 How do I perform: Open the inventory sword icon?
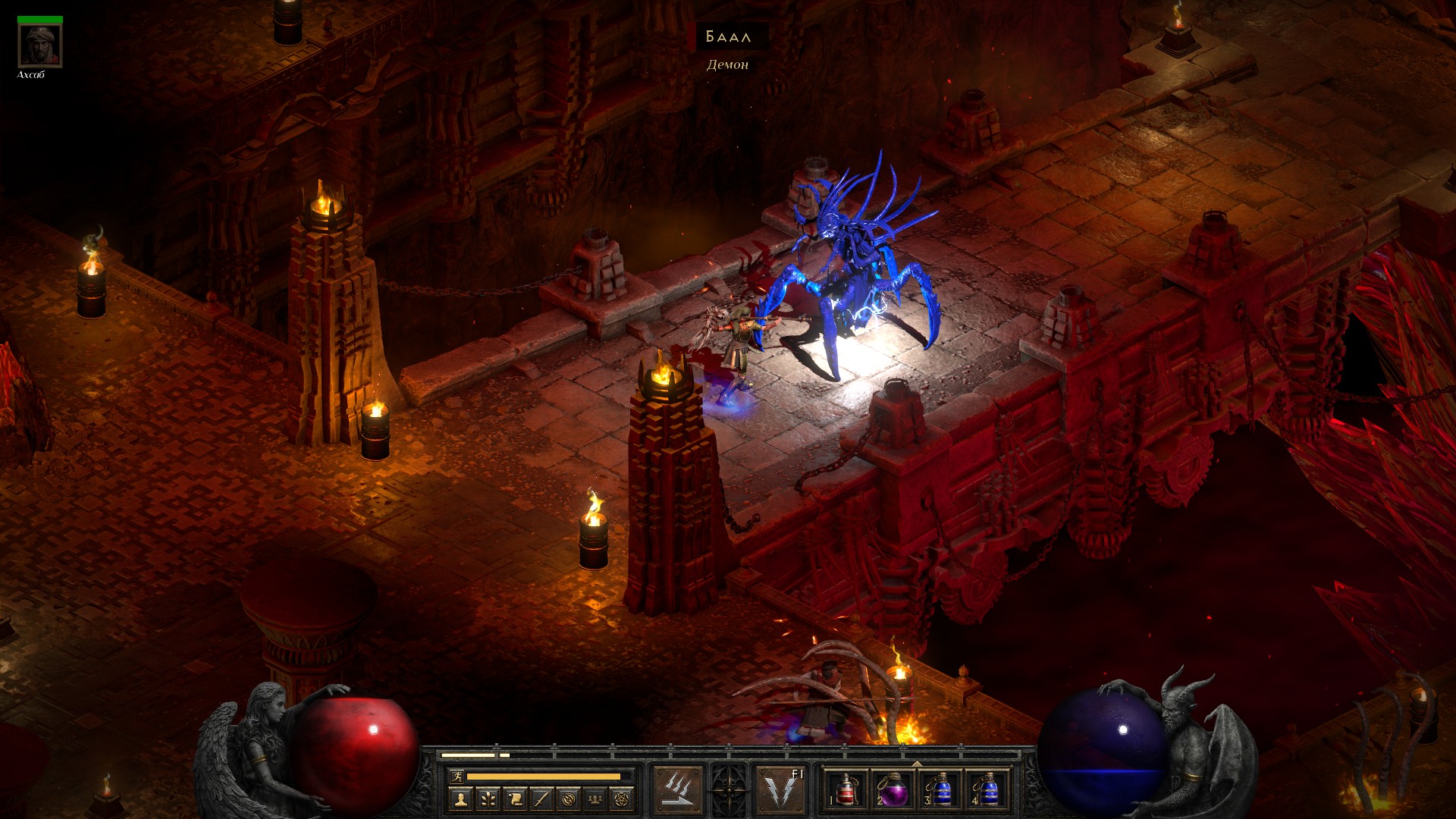[541, 799]
